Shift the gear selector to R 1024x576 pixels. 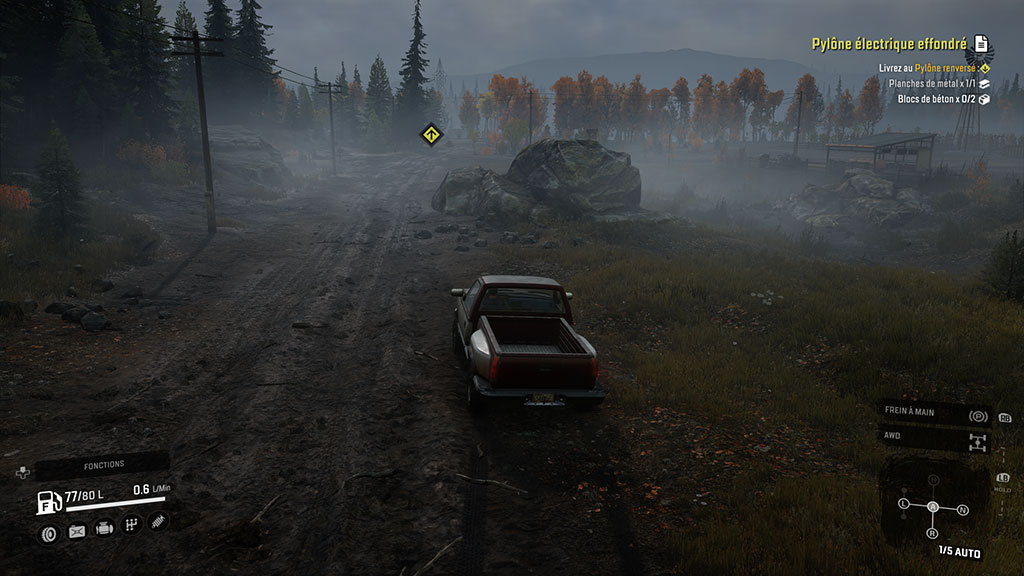[x=933, y=533]
